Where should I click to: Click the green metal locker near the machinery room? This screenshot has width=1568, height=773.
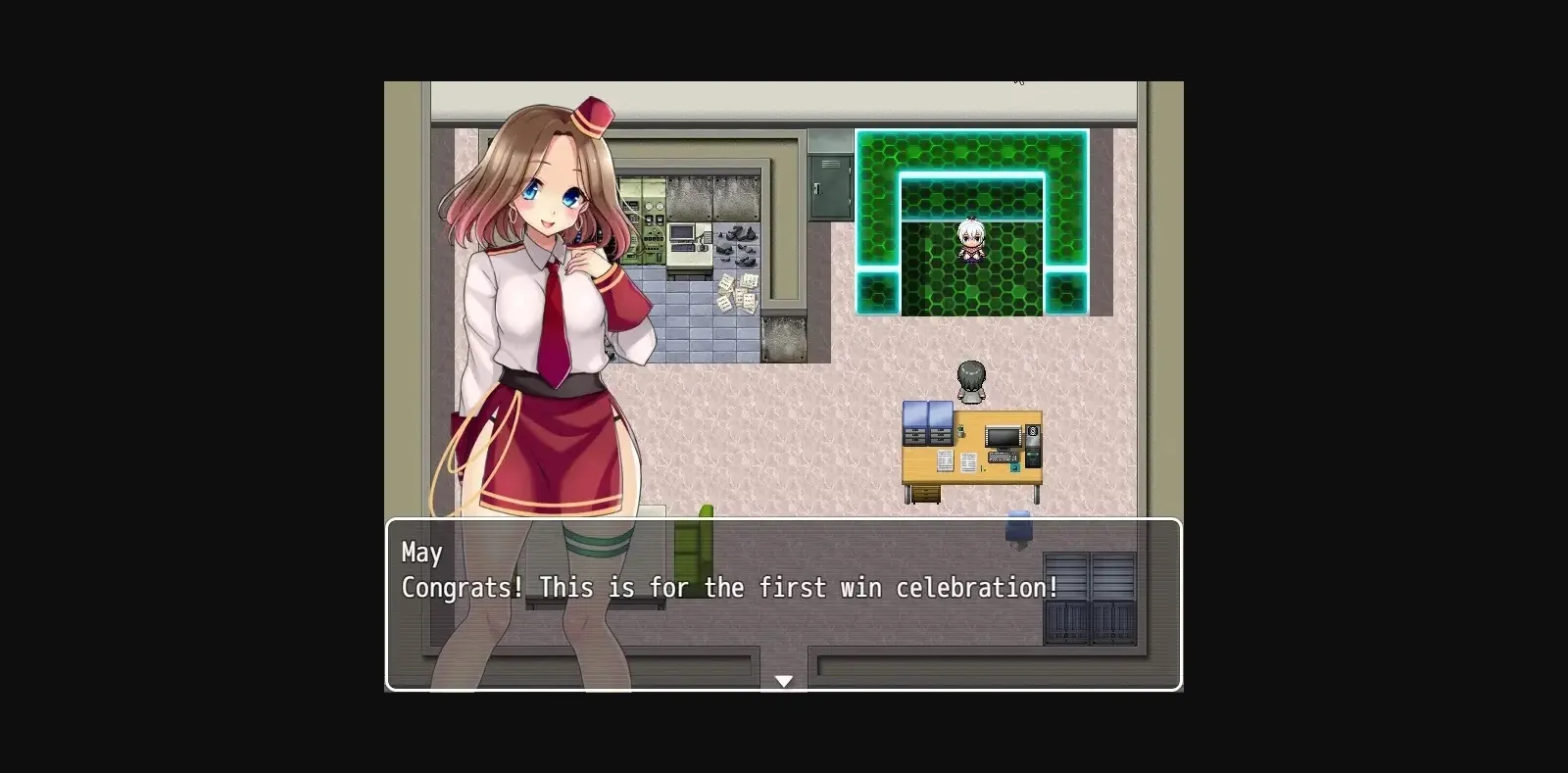tap(831, 188)
